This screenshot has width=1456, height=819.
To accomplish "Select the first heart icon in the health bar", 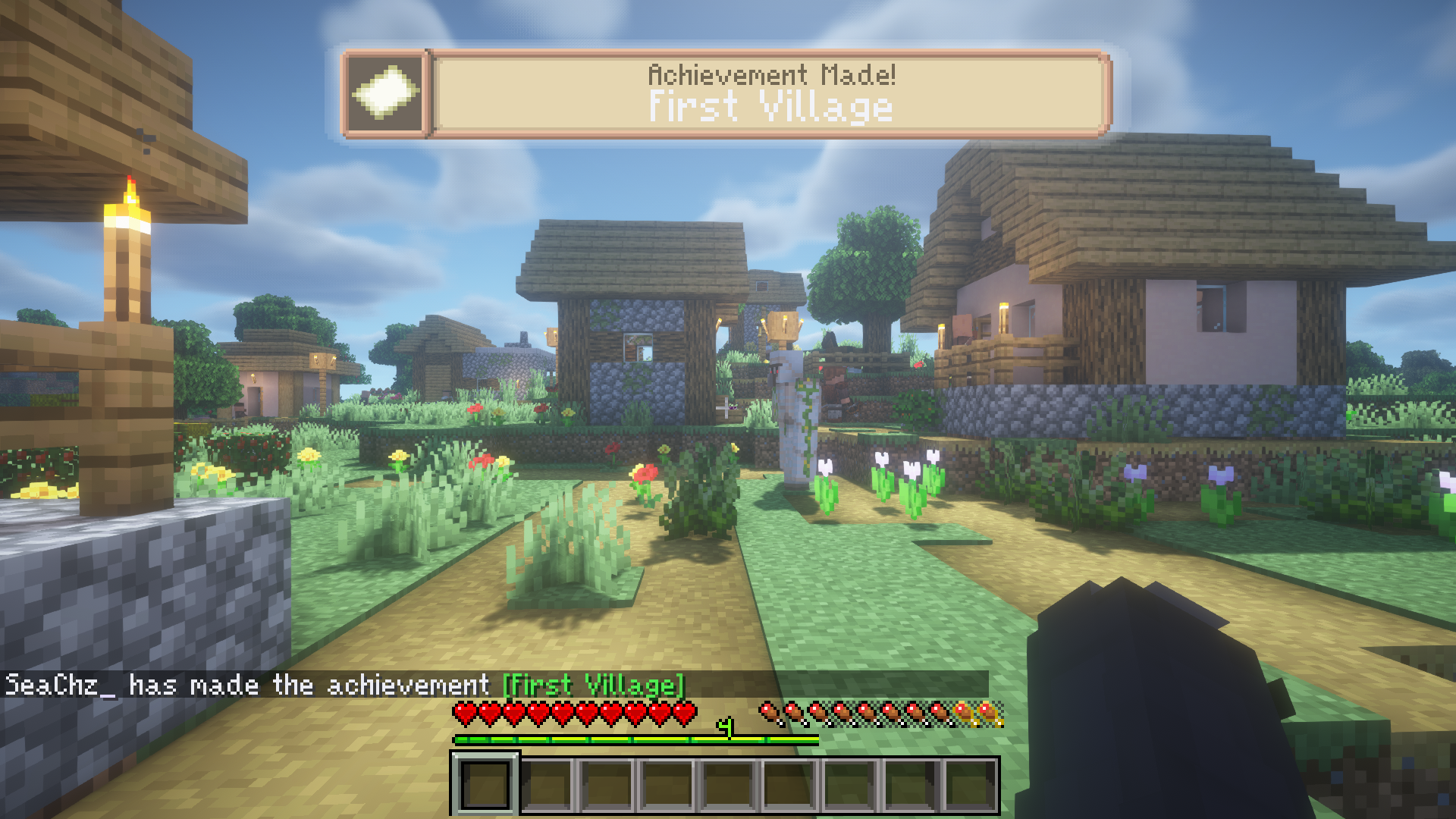I will coord(463,711).
